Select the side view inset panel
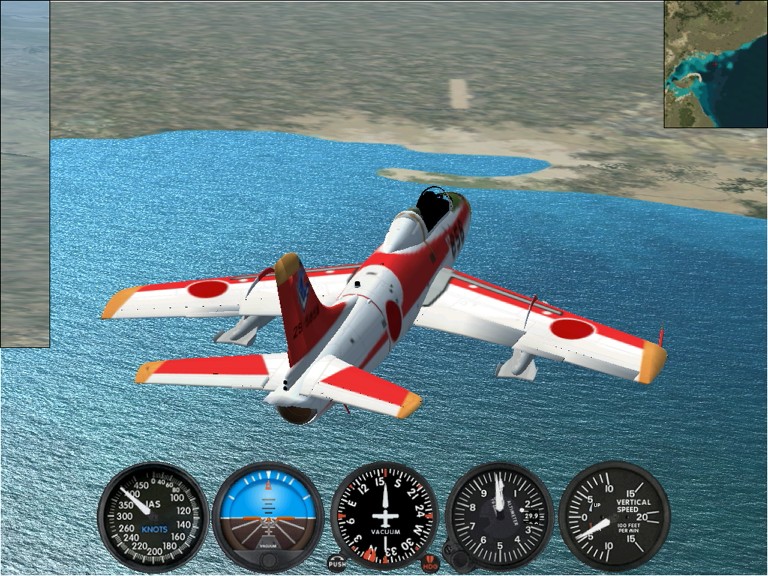Image resolution: width=768 pixels, height=576 pixels. coord(24,173)
